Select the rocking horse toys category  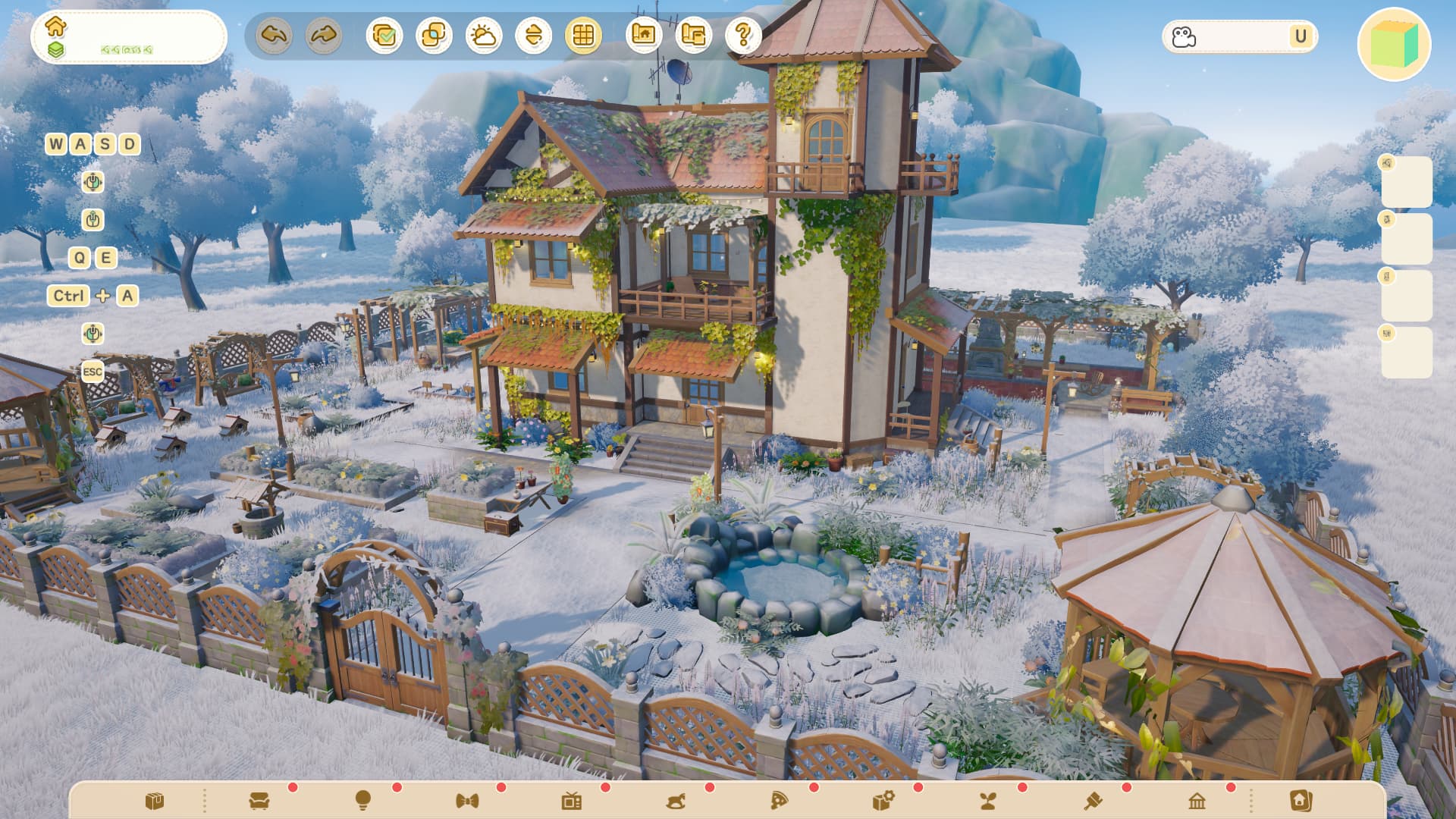coord(676,801)
